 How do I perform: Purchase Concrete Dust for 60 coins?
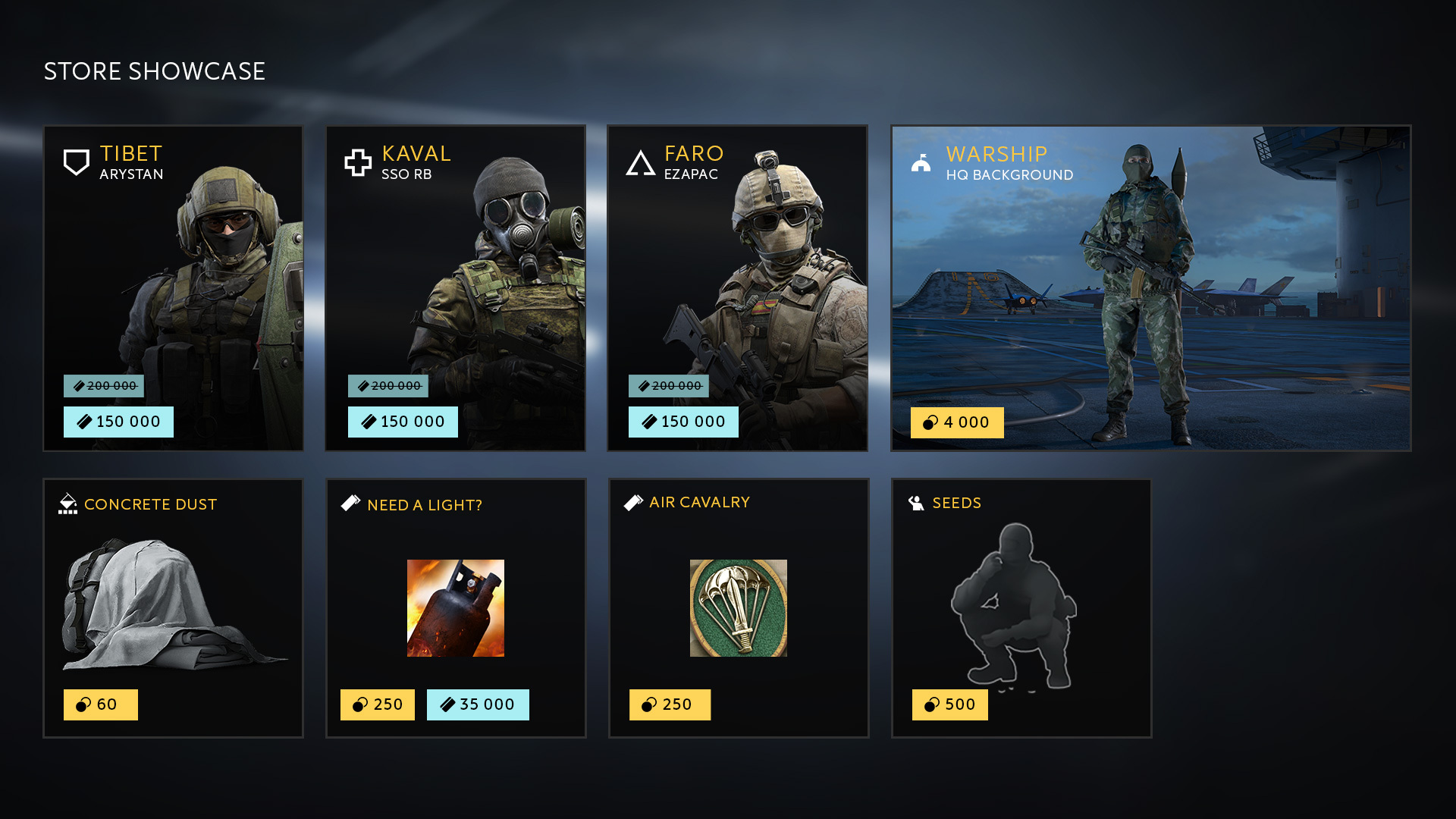(101, 704)
